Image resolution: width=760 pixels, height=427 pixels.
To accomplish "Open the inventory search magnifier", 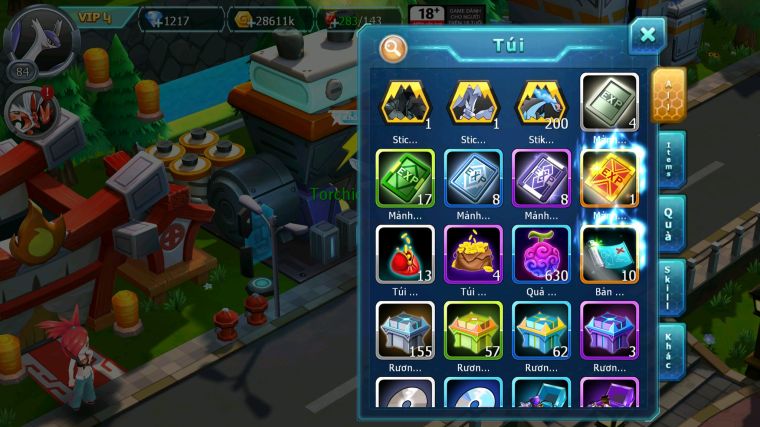I will [394, 47].
